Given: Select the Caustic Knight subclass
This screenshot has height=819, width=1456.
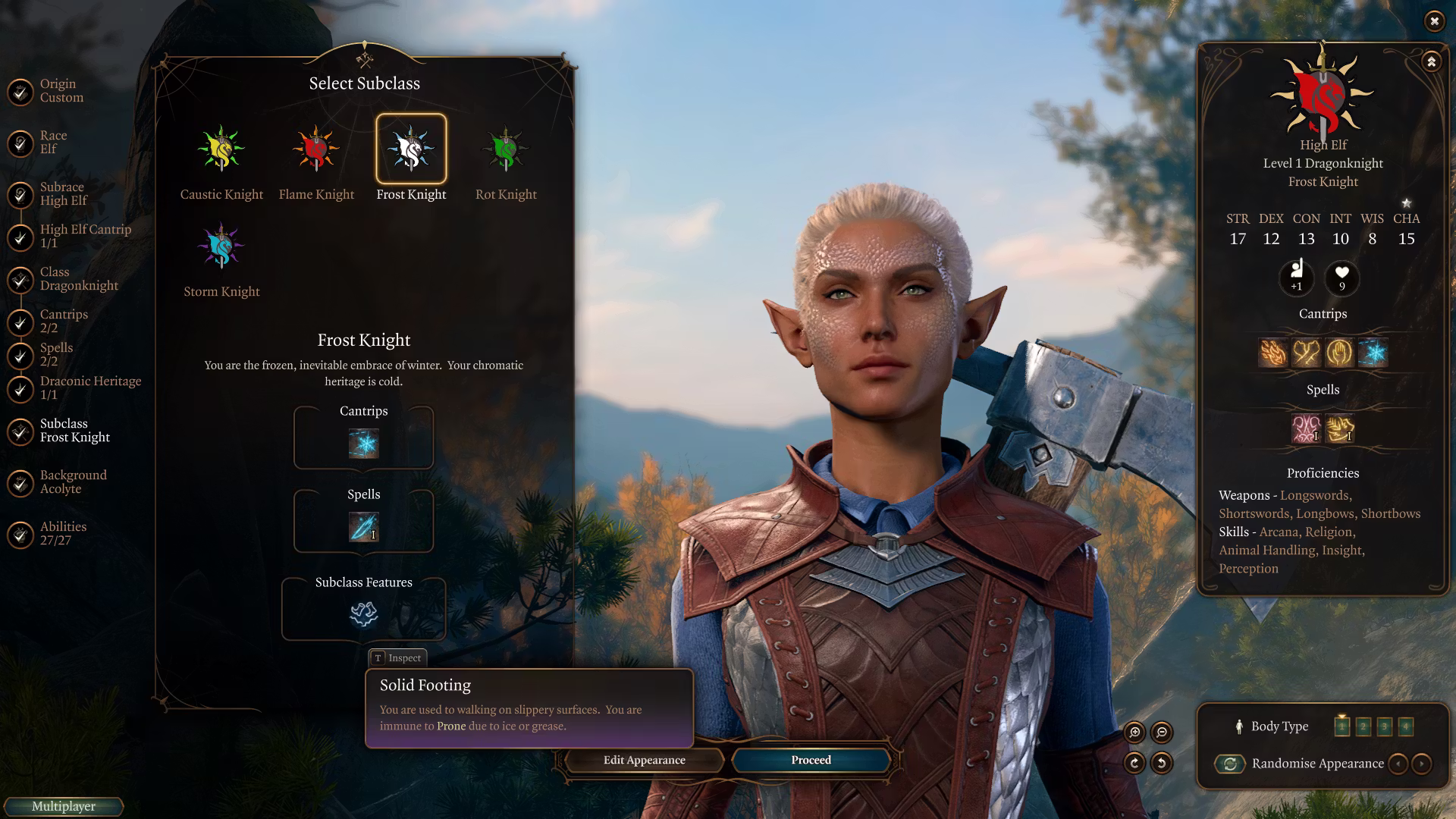Looking at the screenshot, I should tap(221, 149).
